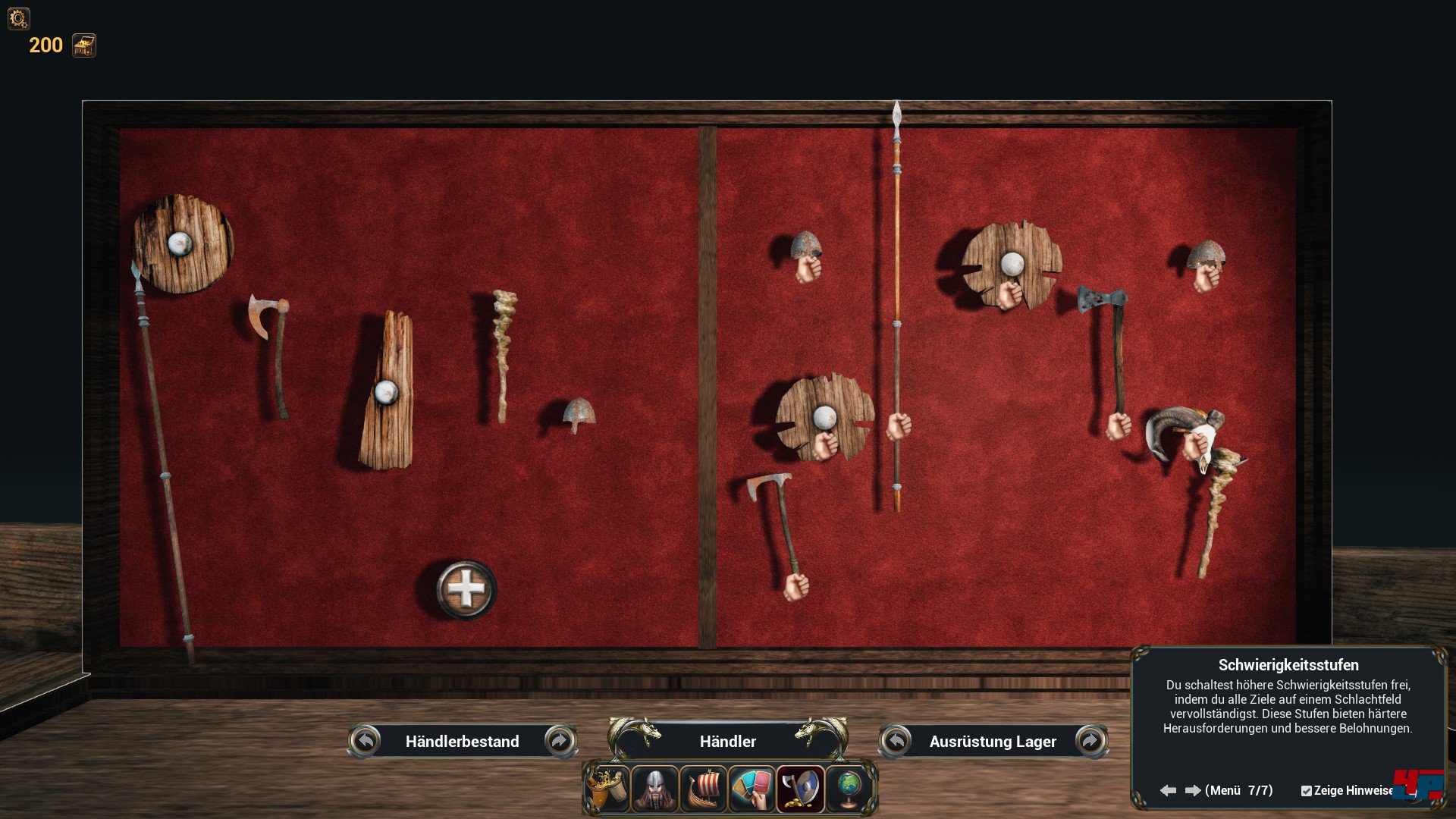Open the mead buckets tavern menu
The image size is (1456, 819).
click(607, 789)
